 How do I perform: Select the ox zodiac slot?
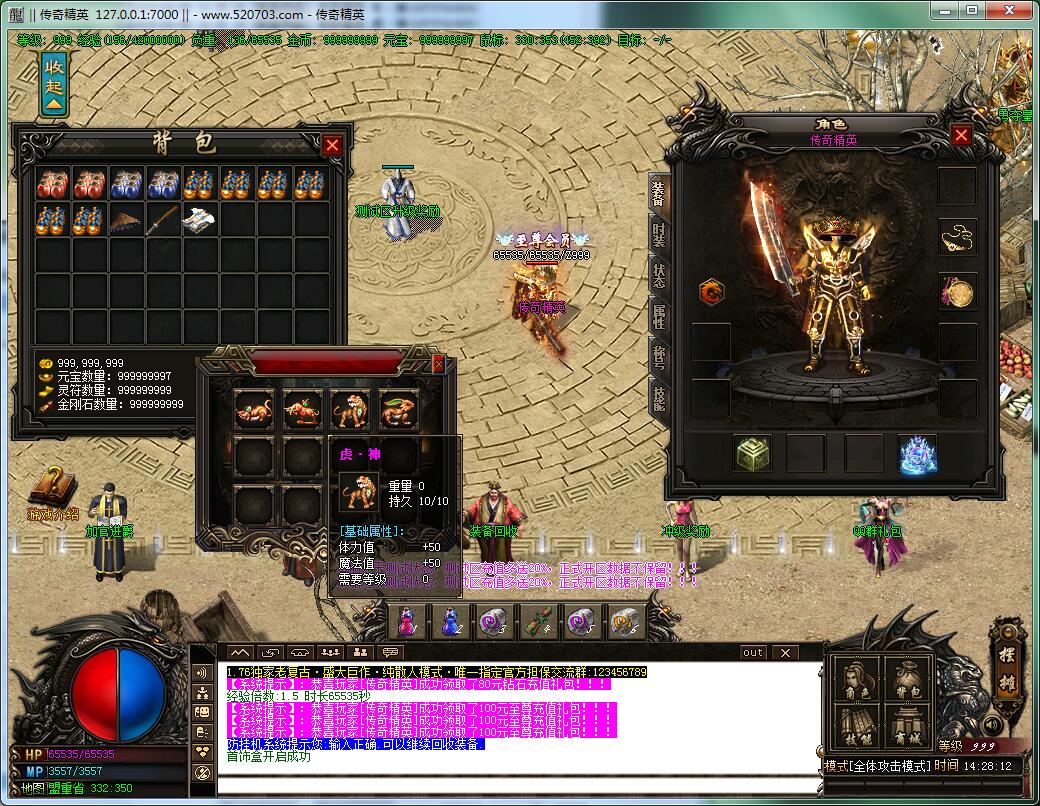click(301, 408)
